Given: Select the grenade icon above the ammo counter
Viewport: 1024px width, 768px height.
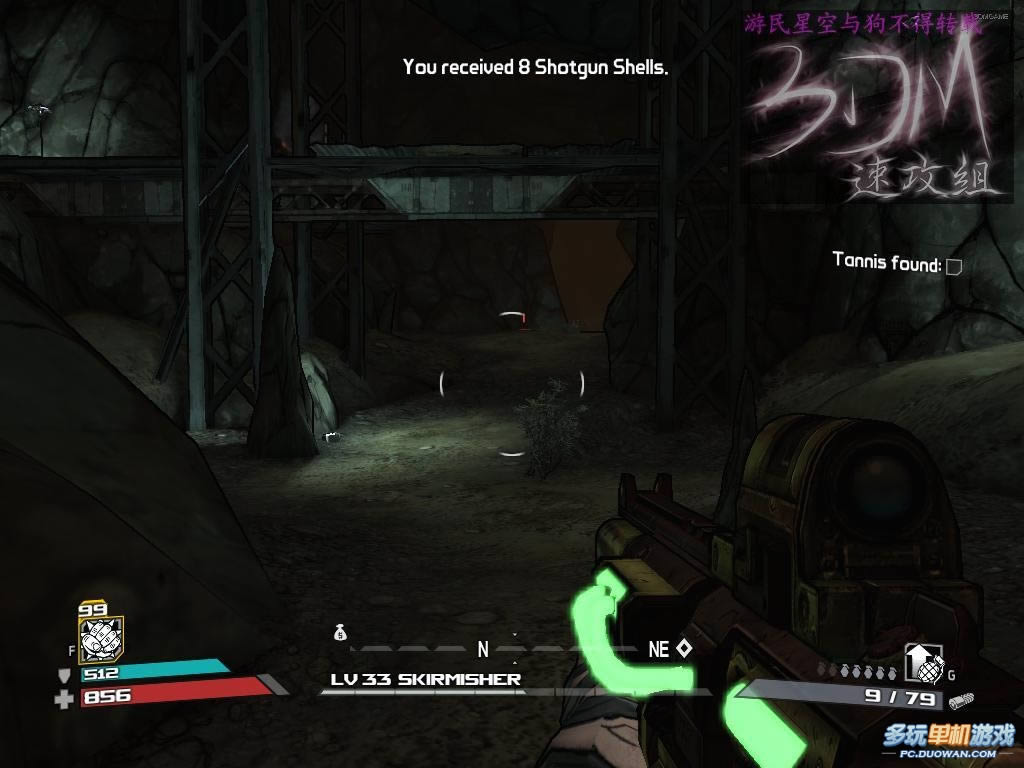Looking at the screenshot, I should pyautogui.click(x=923, y=662).
